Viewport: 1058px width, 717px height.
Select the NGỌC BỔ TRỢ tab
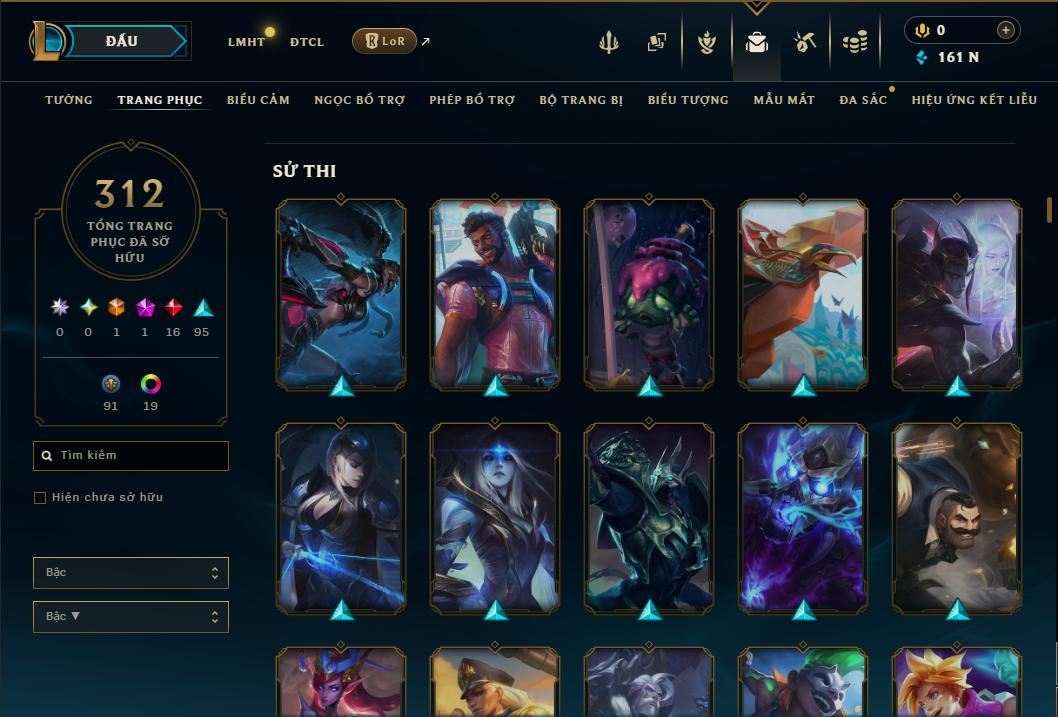tap(359, 100)
